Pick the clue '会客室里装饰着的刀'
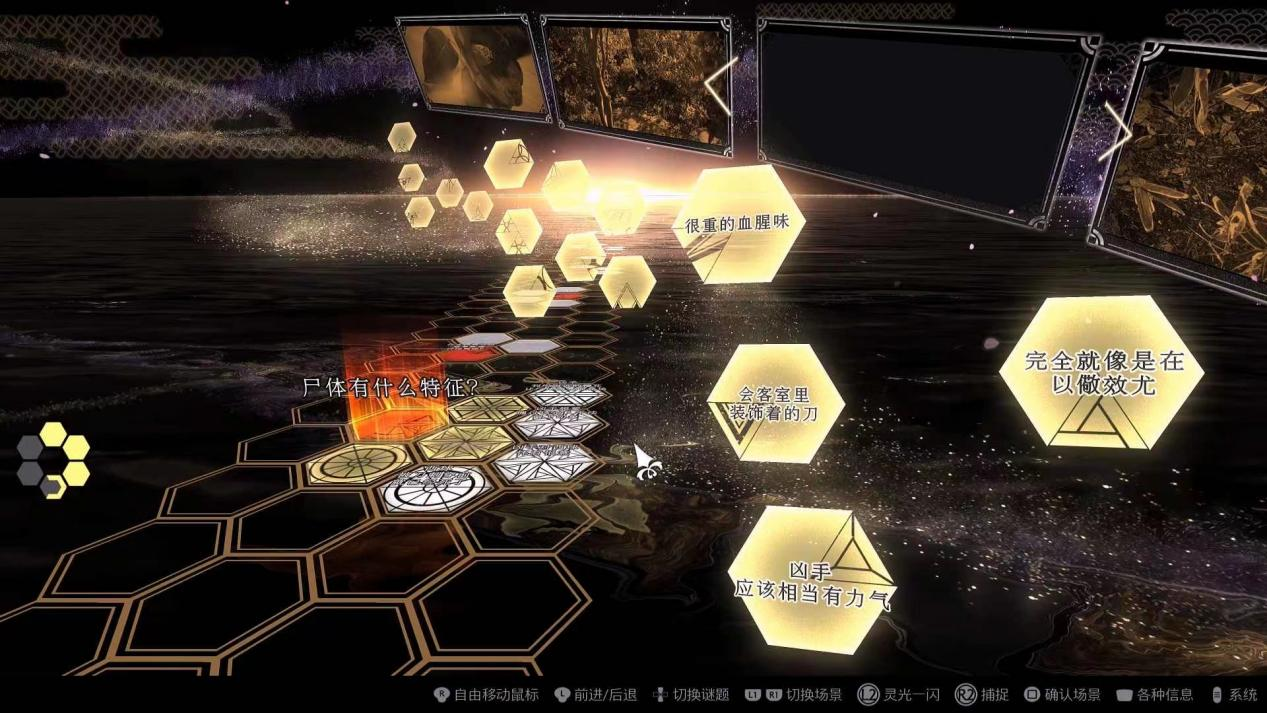 (775, 403)
